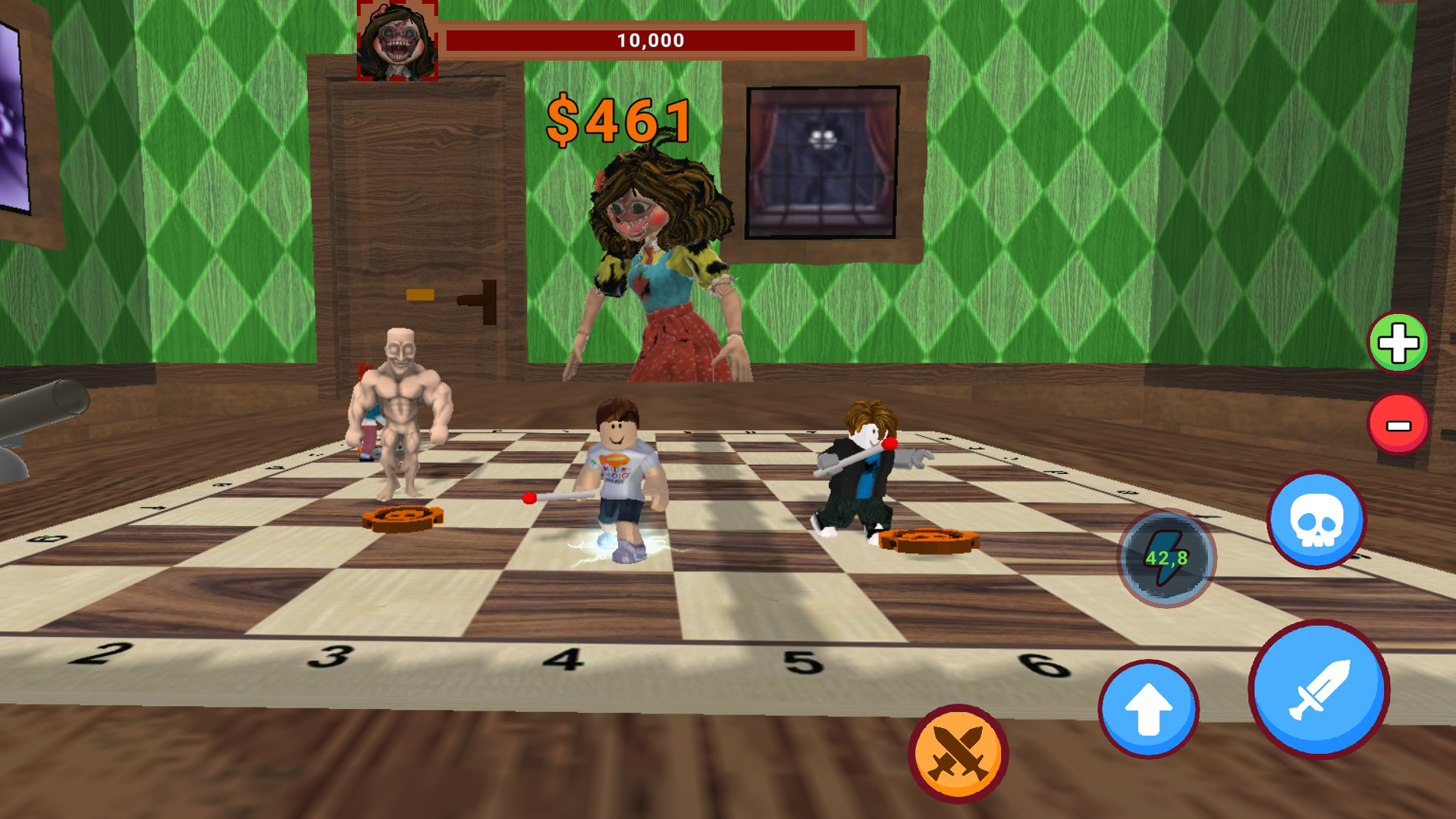Image resolution: width=1456 pixels, height=819 pixels.
Task: Jump using the up arrow button
Action: click(1148, 708)
